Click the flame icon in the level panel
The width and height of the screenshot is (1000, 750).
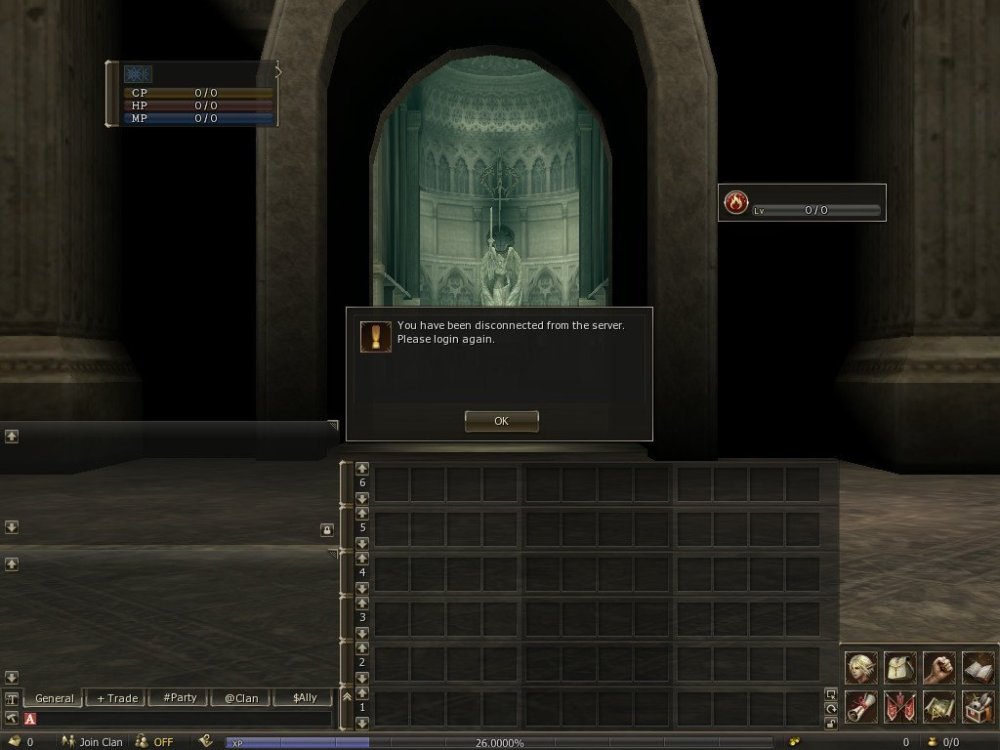coord(736,203)
